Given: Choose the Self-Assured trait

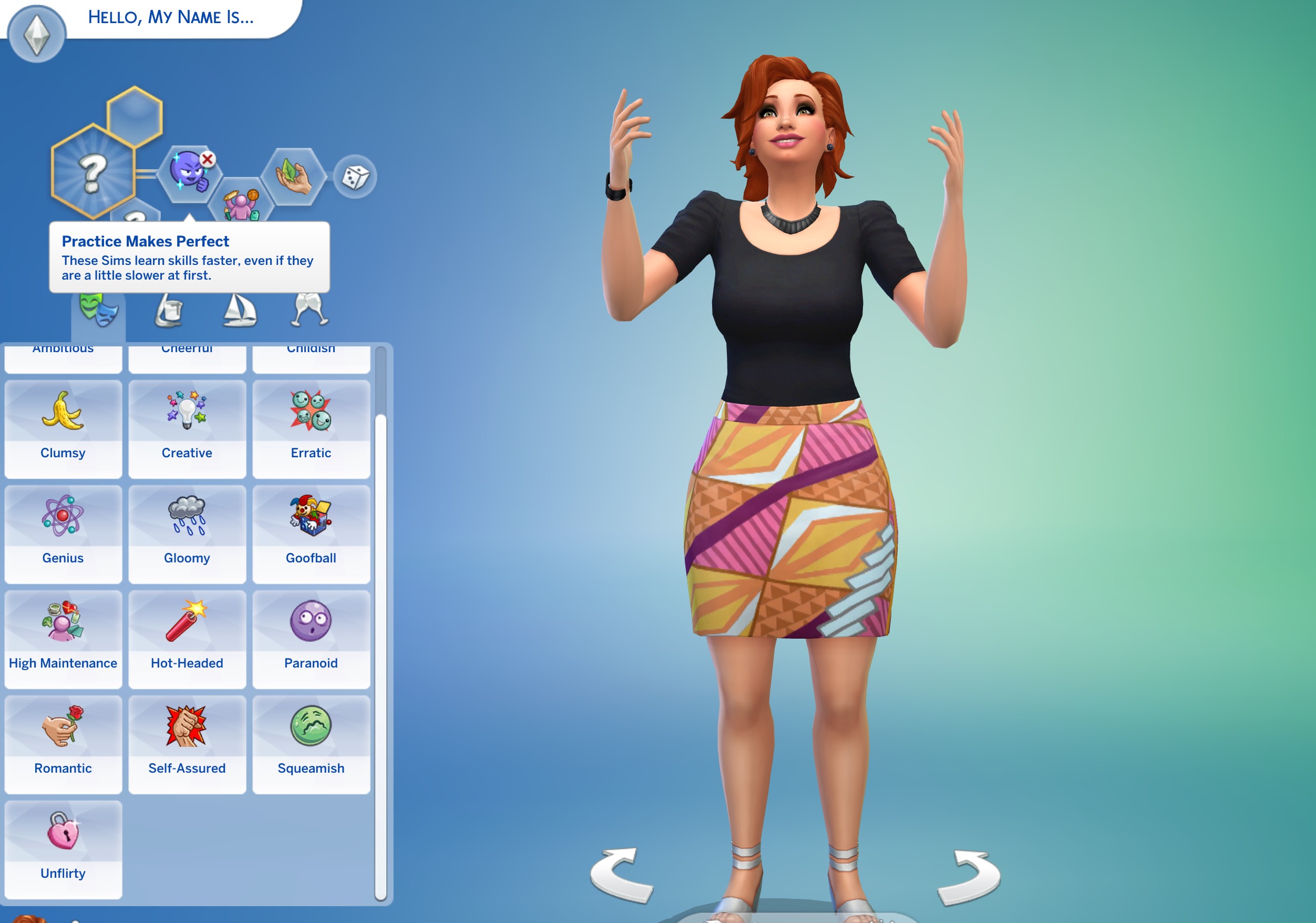Looking at the screenshot, I should click(187, 744).
